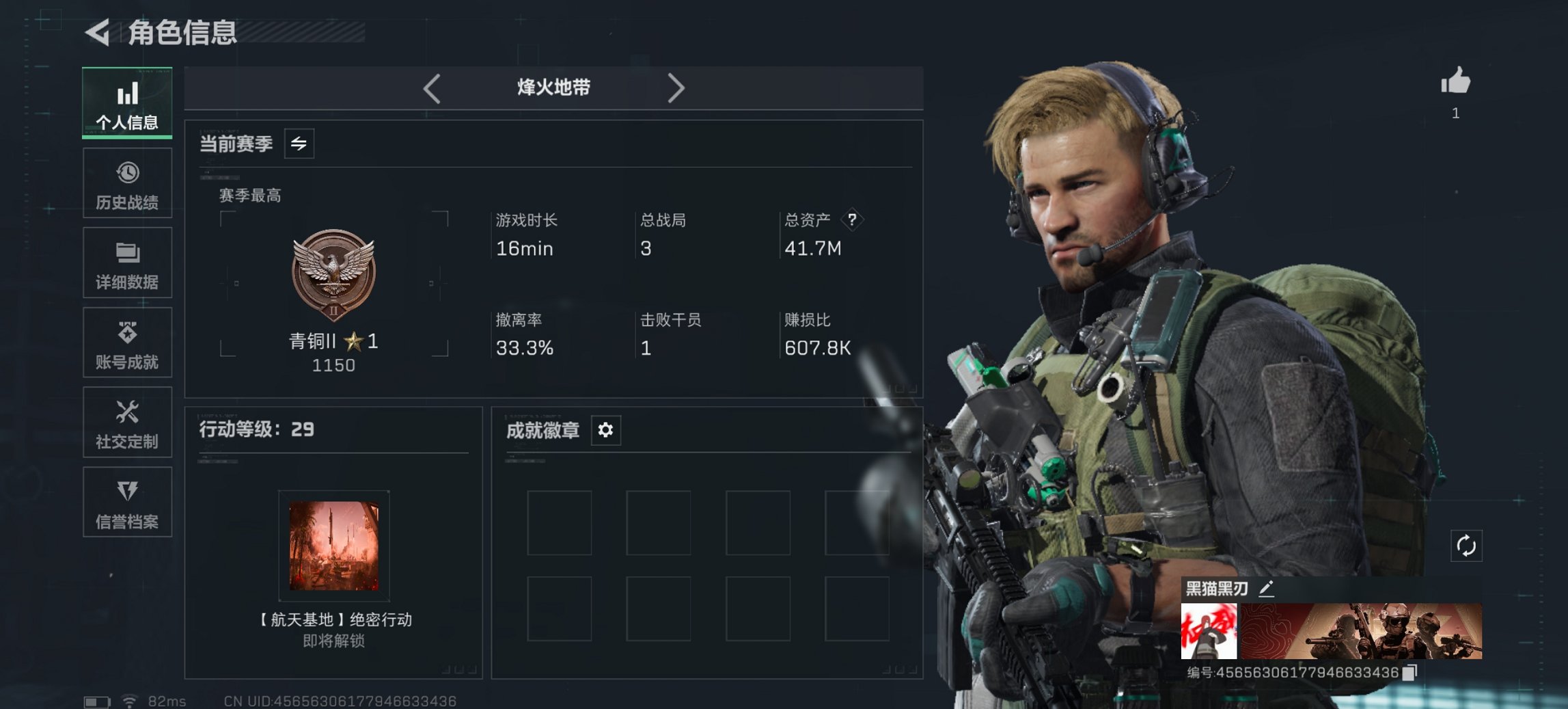Open the 个人信息 panel
The height and width of the screenshot is (709, 1568).
point(127,104)
